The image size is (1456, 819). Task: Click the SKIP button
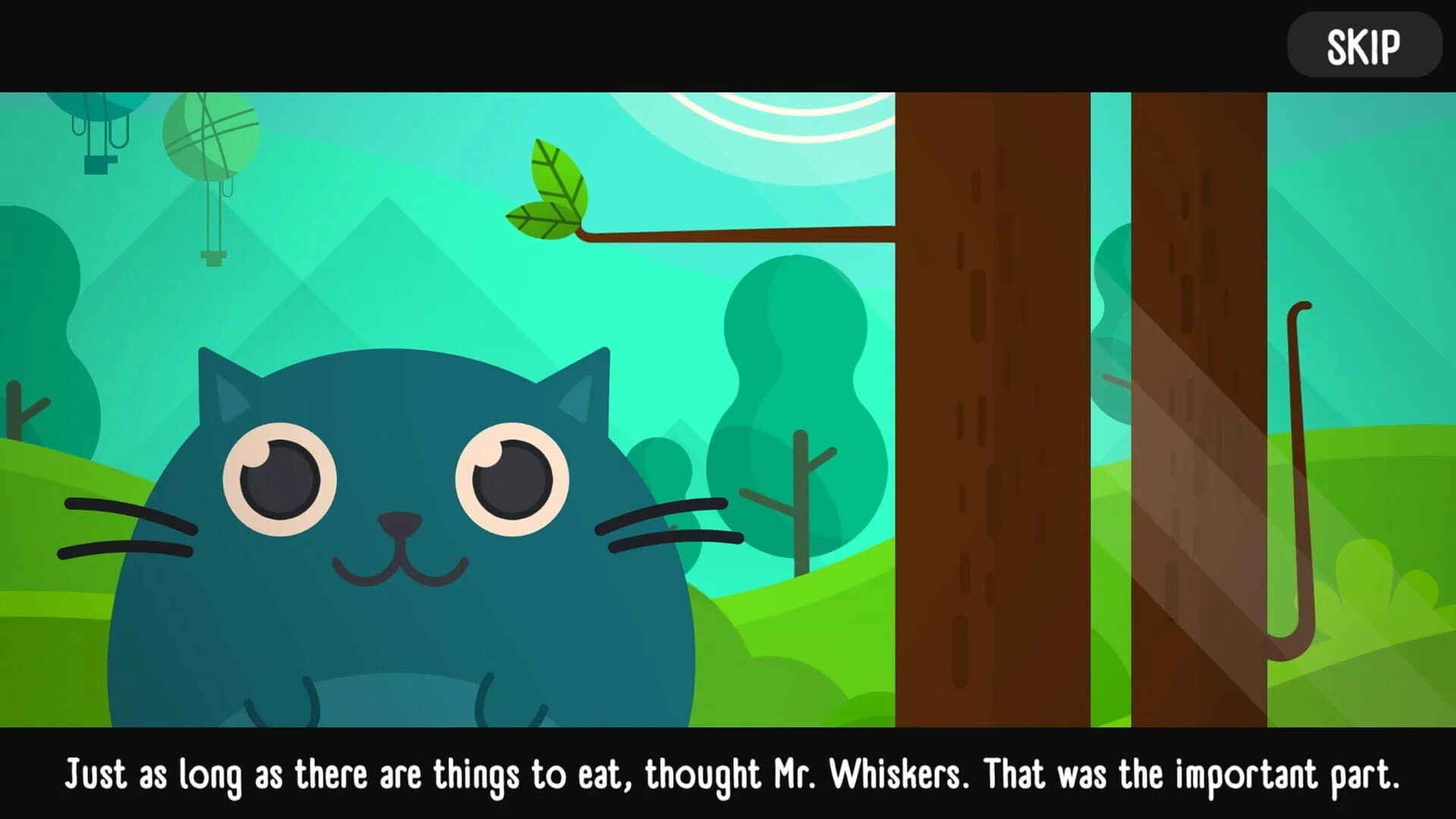coord(1363,45)
